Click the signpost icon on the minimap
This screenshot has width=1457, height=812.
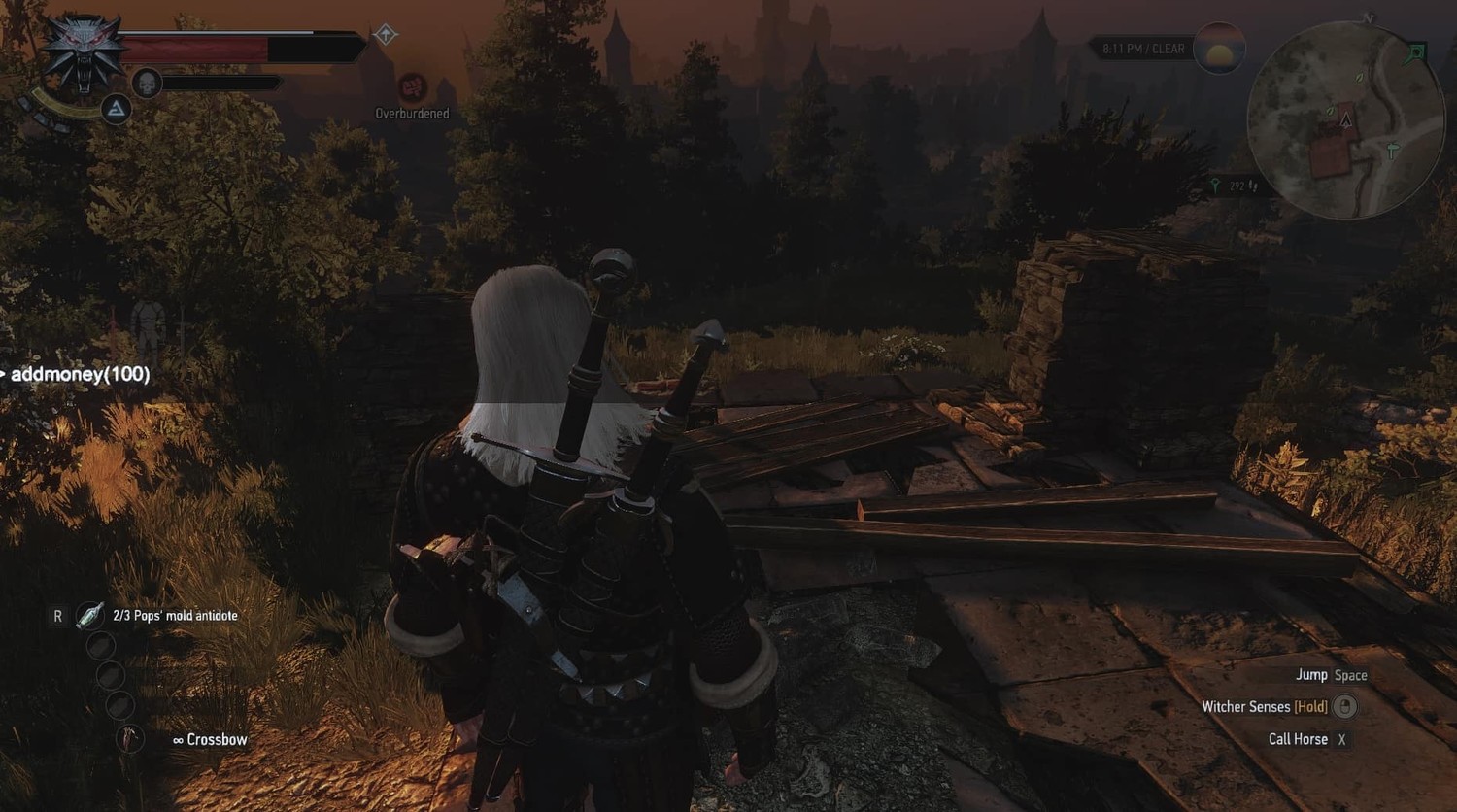click(1392, 150)
